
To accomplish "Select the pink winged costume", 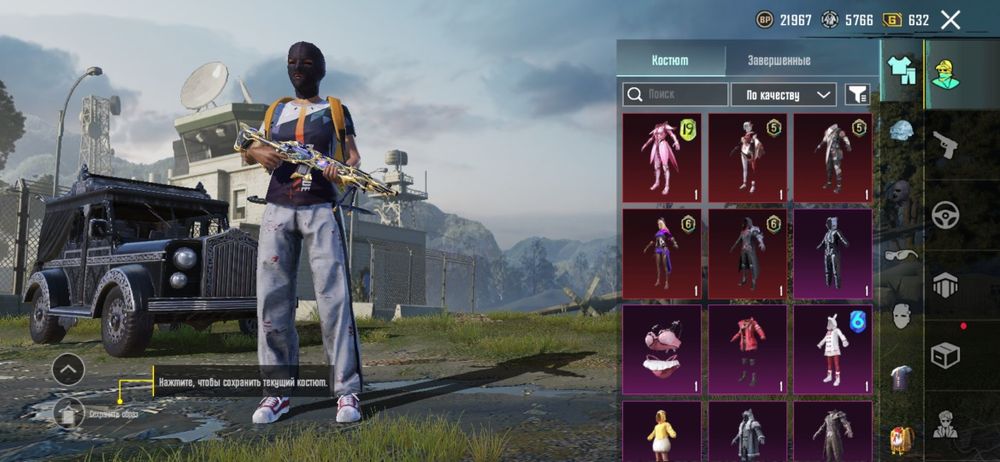I will coord(661,154).
